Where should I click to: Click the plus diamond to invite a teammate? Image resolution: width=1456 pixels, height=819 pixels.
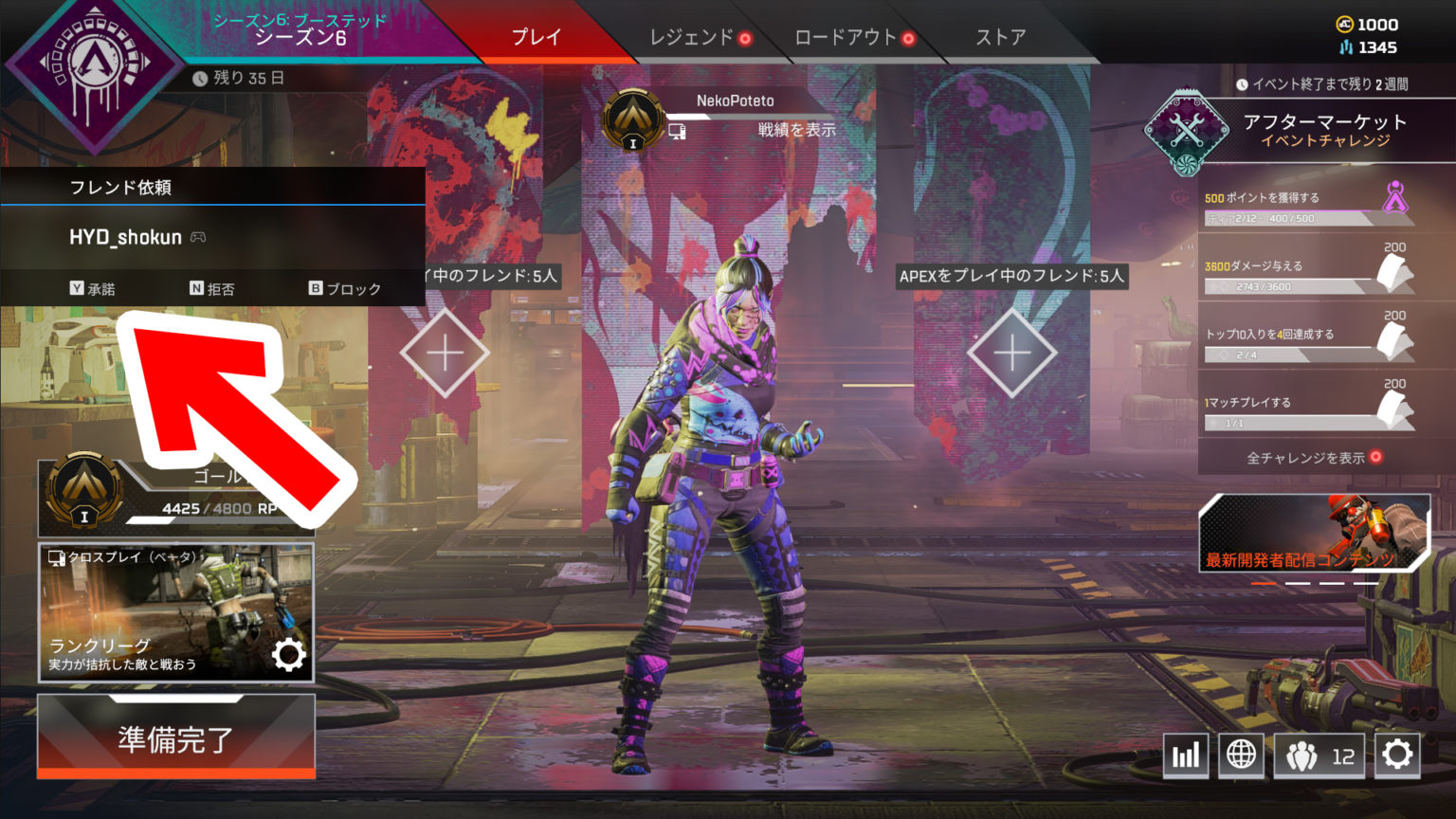coord(443,353)
